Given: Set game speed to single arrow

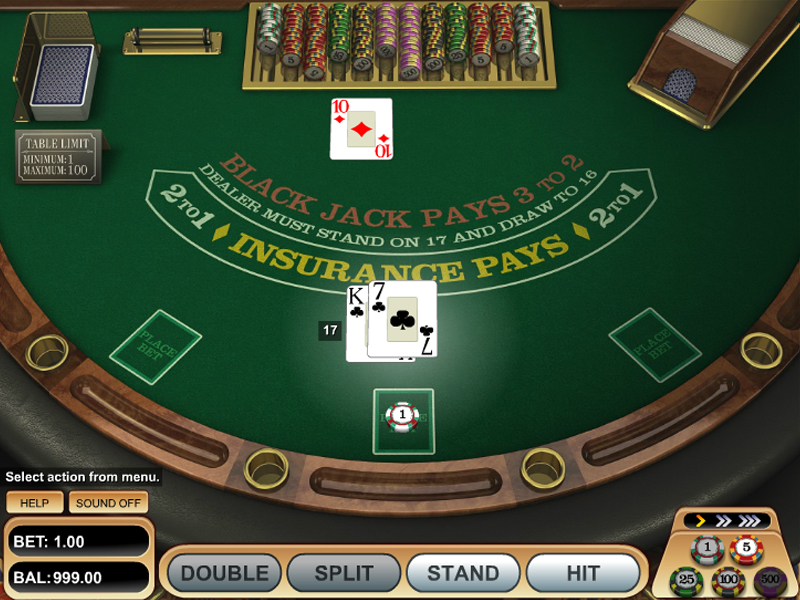Looking at the screenshot, I should click(702, 521).
